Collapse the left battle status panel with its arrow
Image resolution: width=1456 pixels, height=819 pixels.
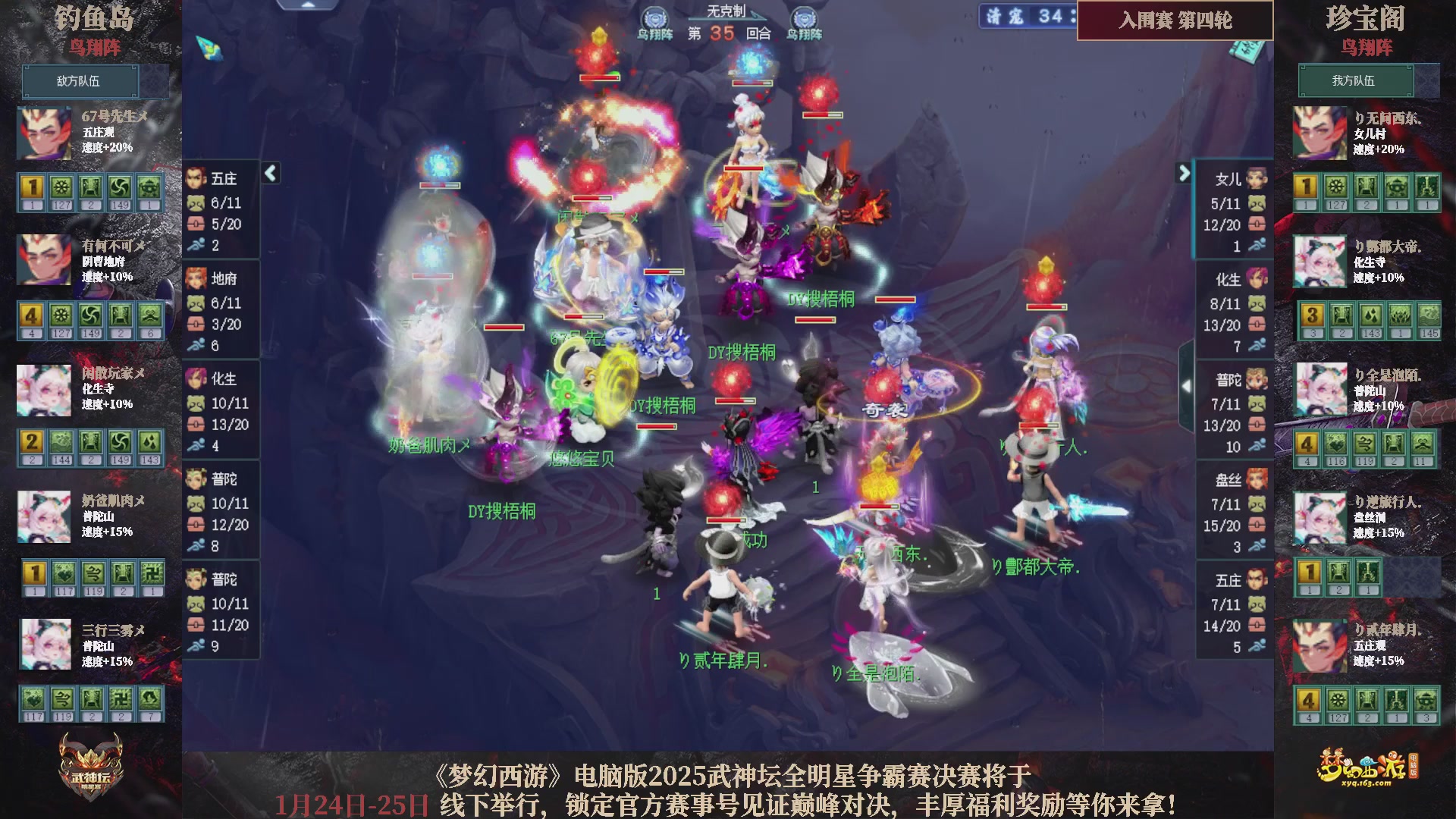coord(269,173)
